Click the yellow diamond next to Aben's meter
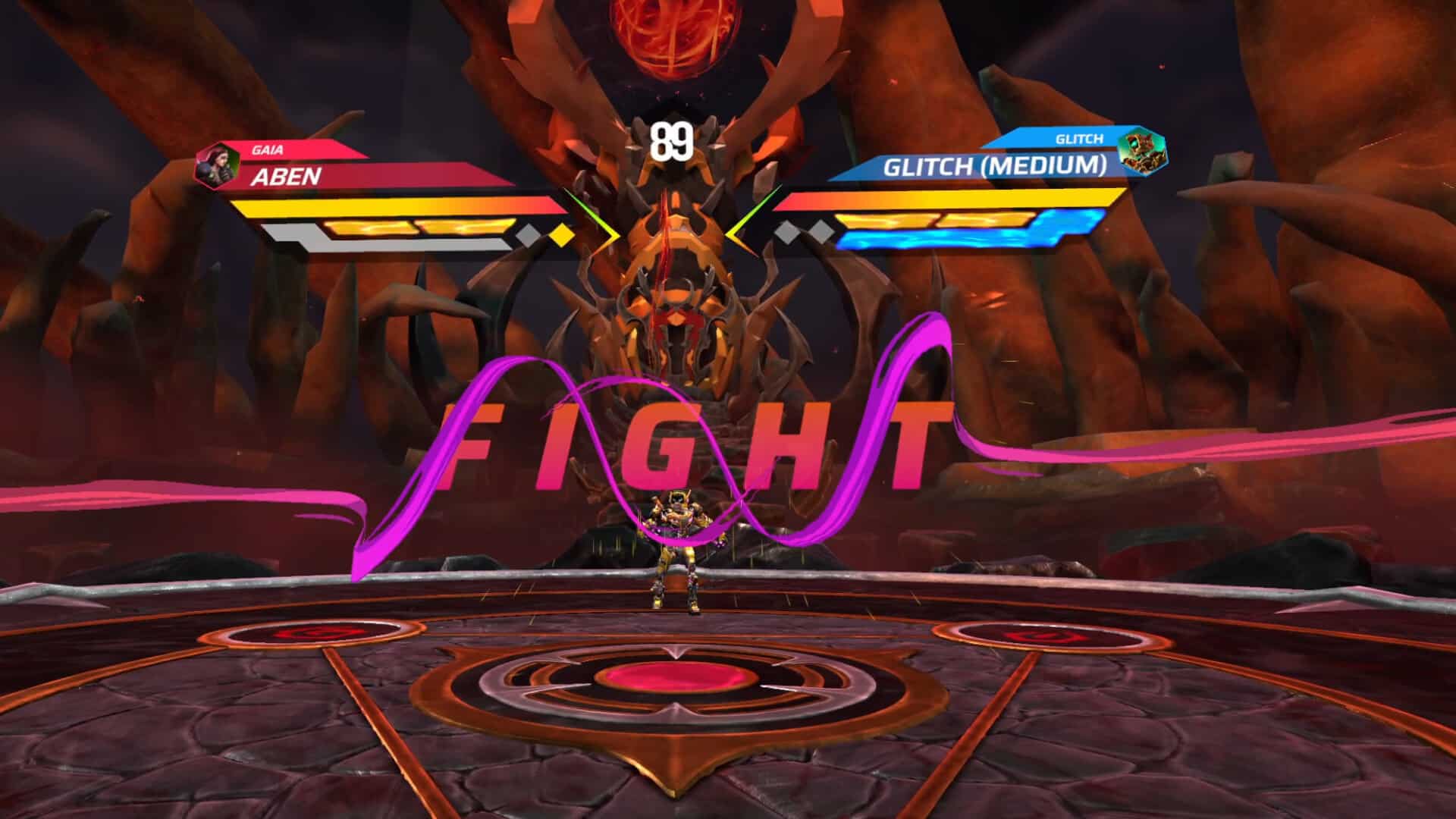Screen dimensions: 1456x819 pyautogui.click(x=560, y=237)
